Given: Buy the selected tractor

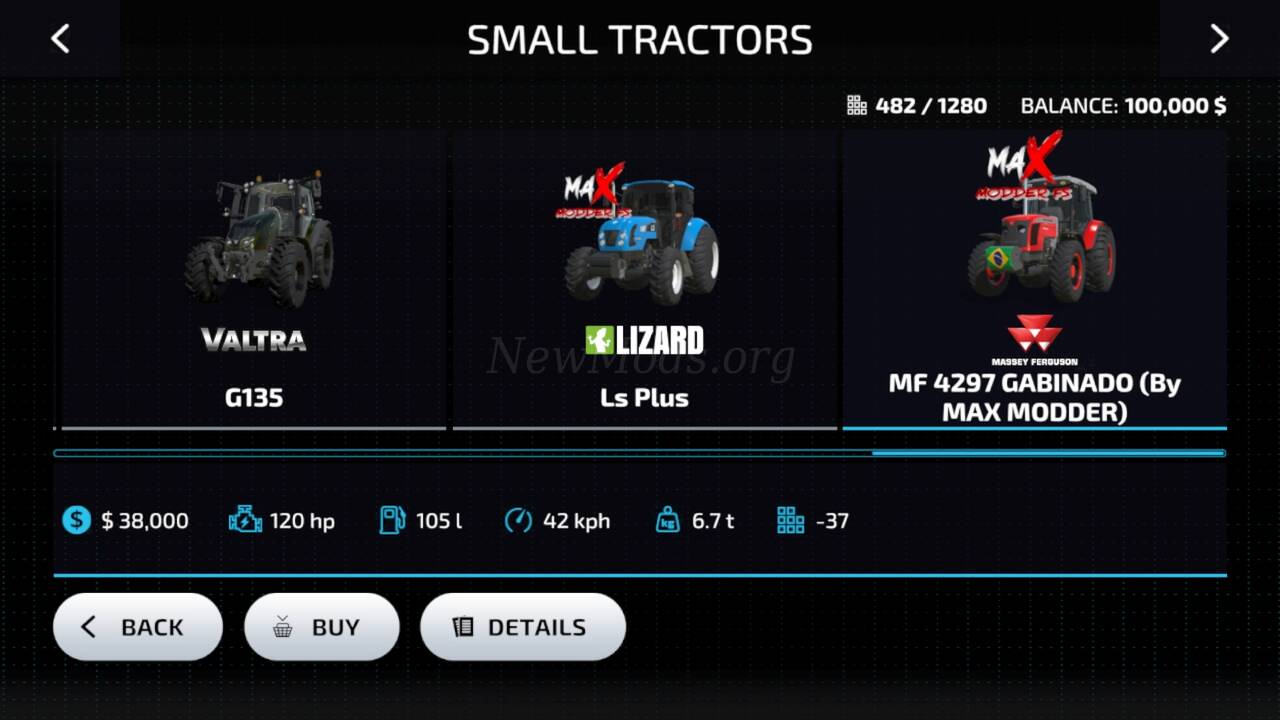Looking at the screenshot, I should tap(321, 627).
